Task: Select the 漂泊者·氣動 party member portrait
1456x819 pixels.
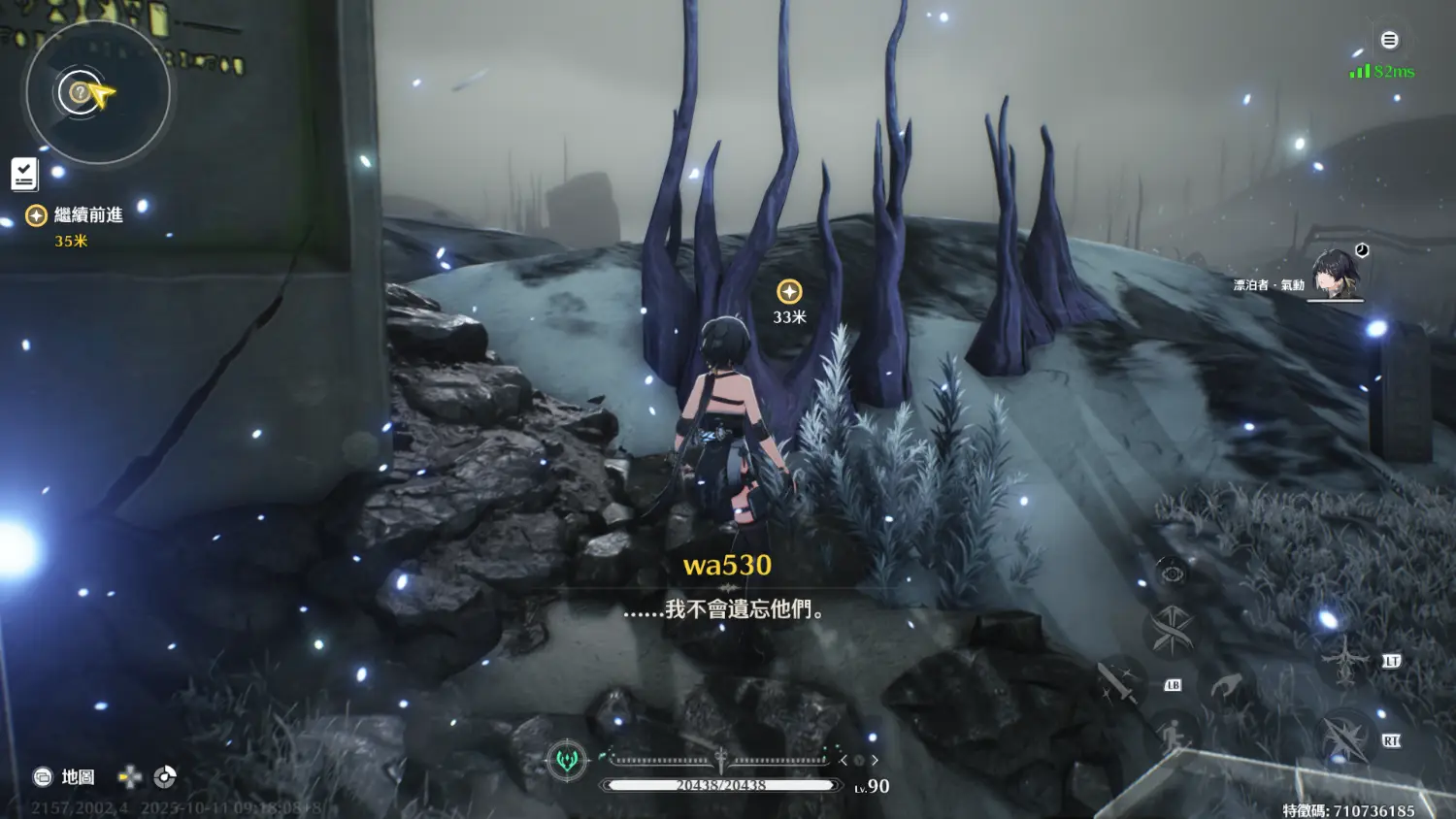Action: tap(1337, 273)
